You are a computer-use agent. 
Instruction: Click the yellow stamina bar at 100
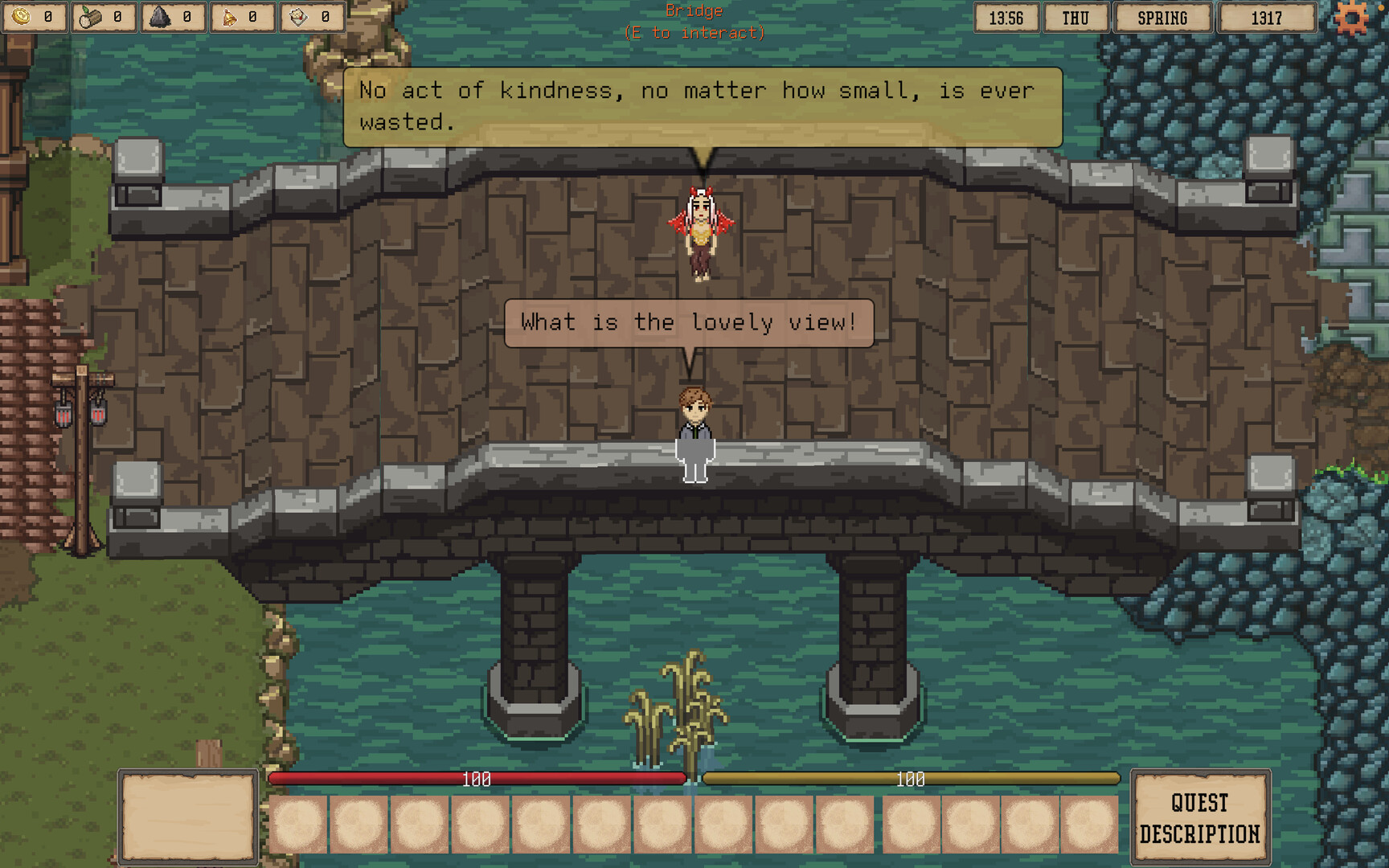click(x=910, y=778)
